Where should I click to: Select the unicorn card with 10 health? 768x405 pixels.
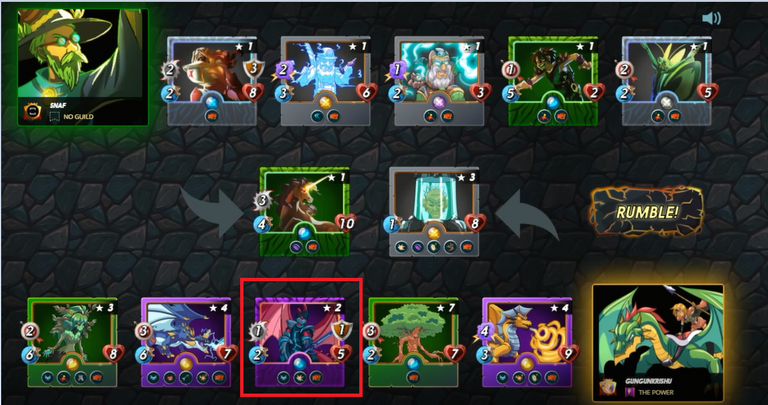click(x=302, y=211)
